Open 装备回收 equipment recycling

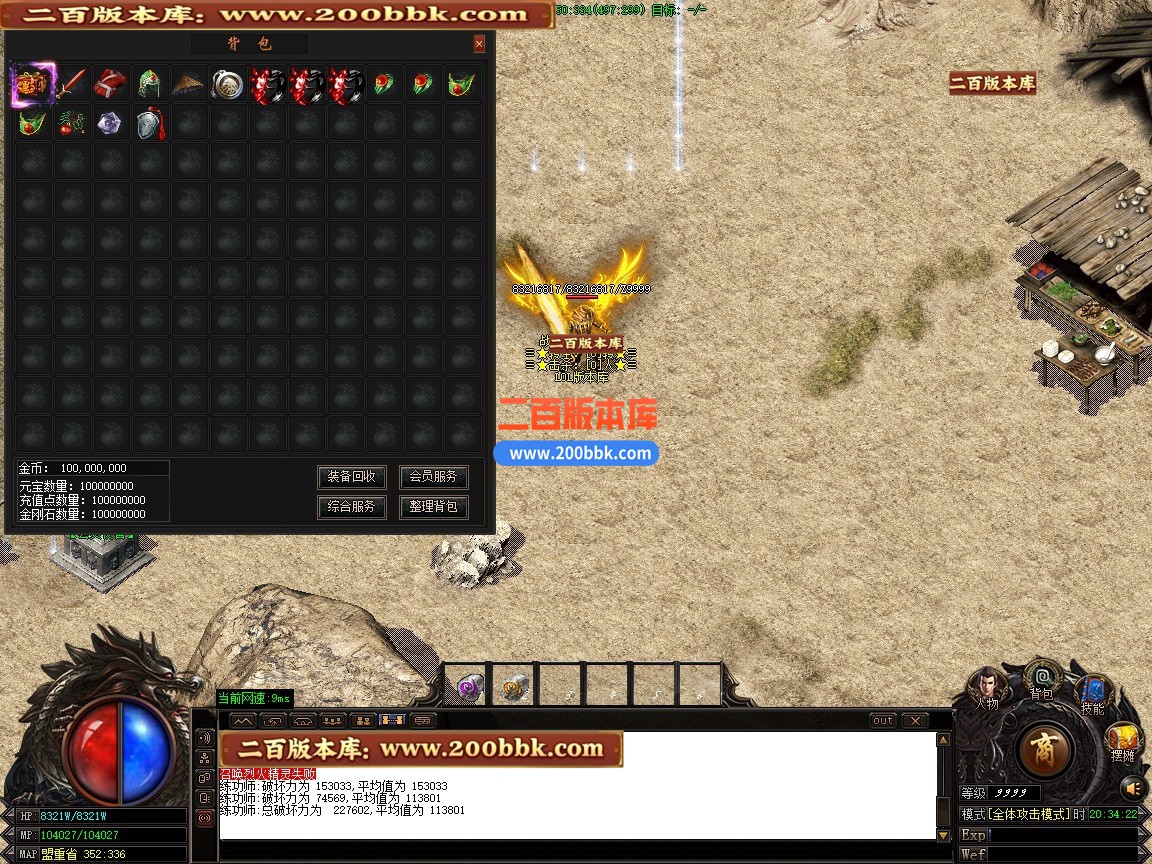click(351, 477)
